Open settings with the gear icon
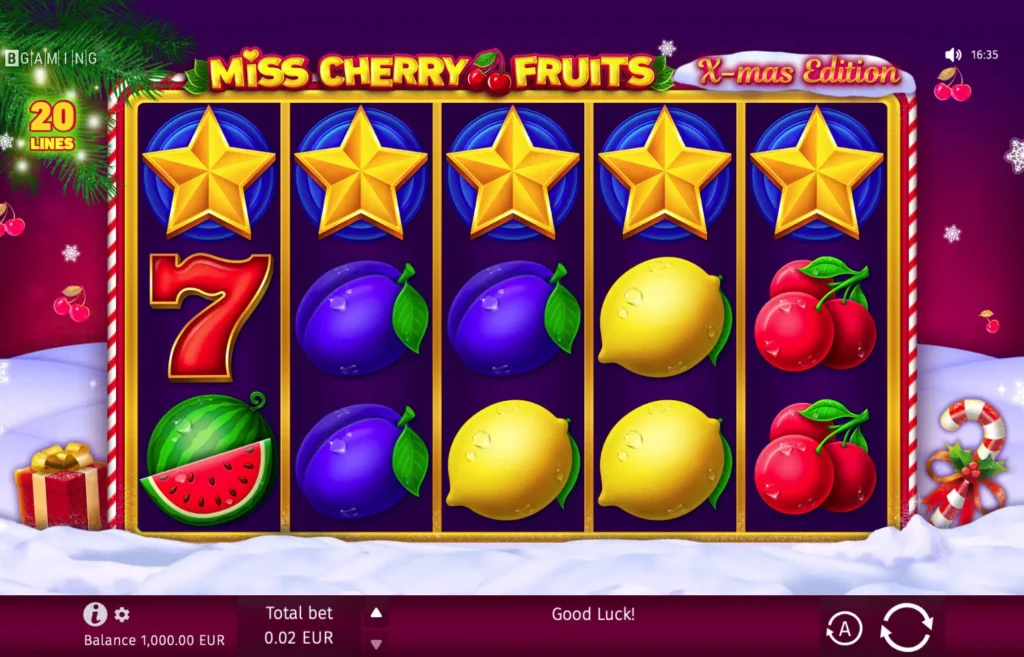Viewport: 1024px width, 657px height. pyautogui.click(x=122, y=614)
